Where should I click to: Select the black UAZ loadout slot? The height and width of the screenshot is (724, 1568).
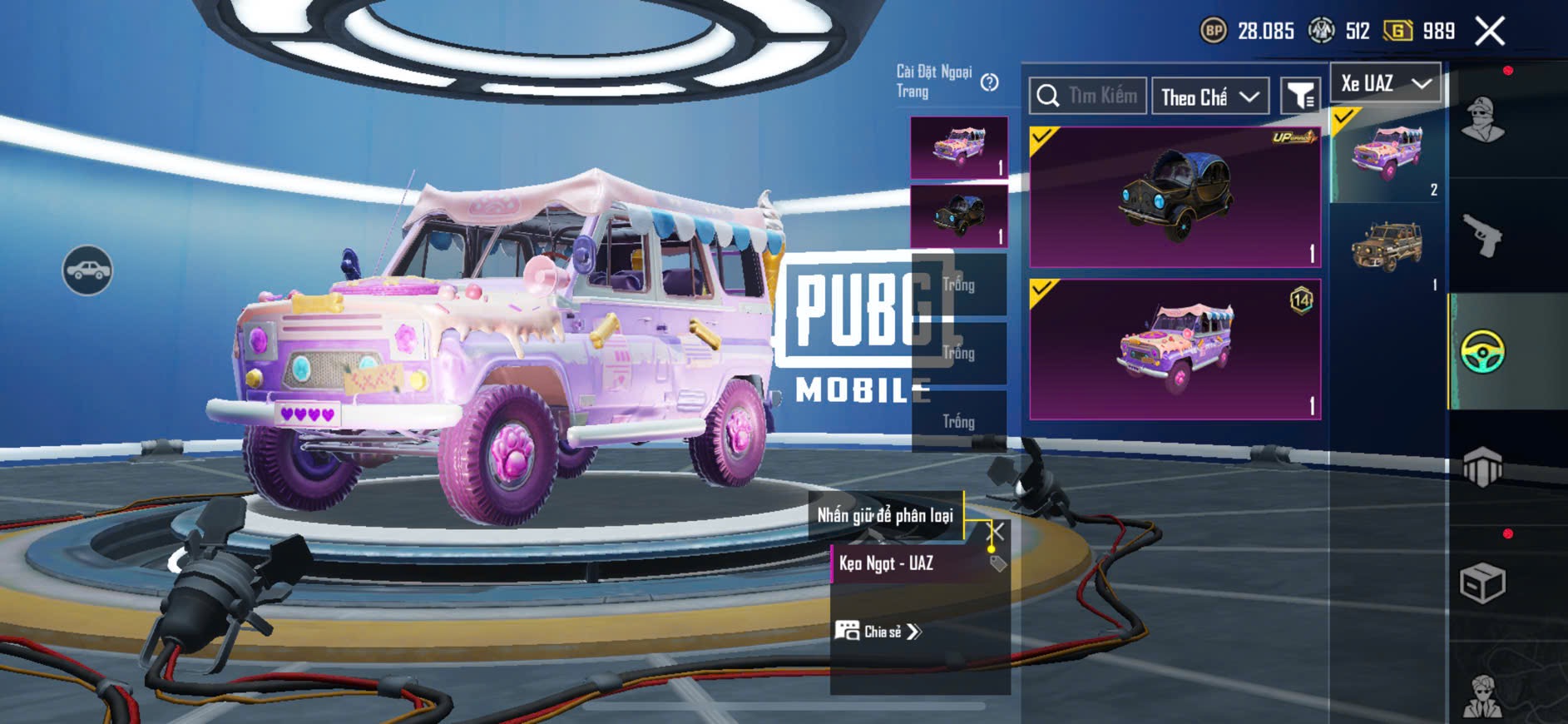point(958,216)
